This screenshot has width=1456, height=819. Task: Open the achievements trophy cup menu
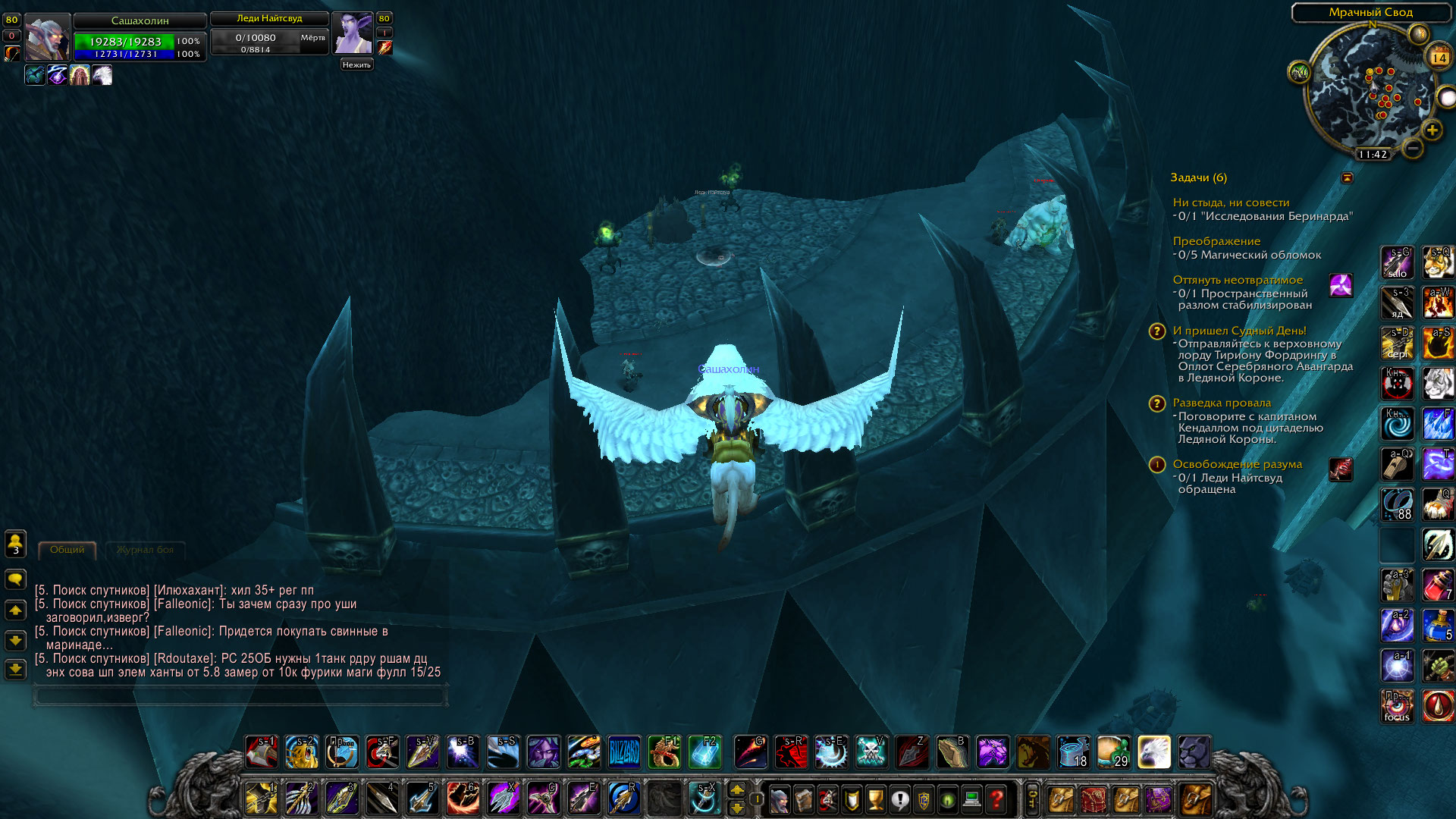(x=875, y=799)
